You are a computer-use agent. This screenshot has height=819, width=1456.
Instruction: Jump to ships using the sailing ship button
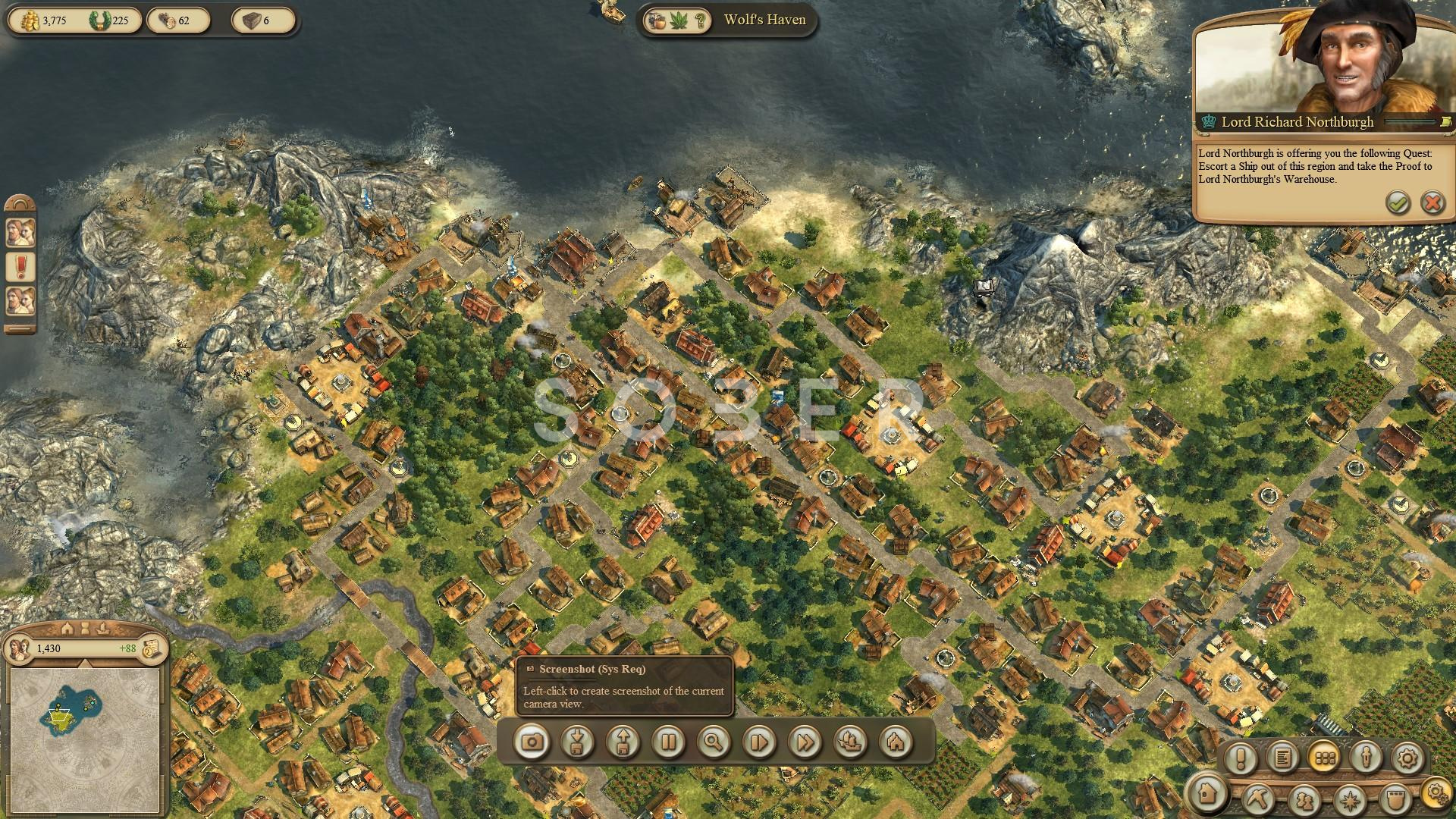850,741
